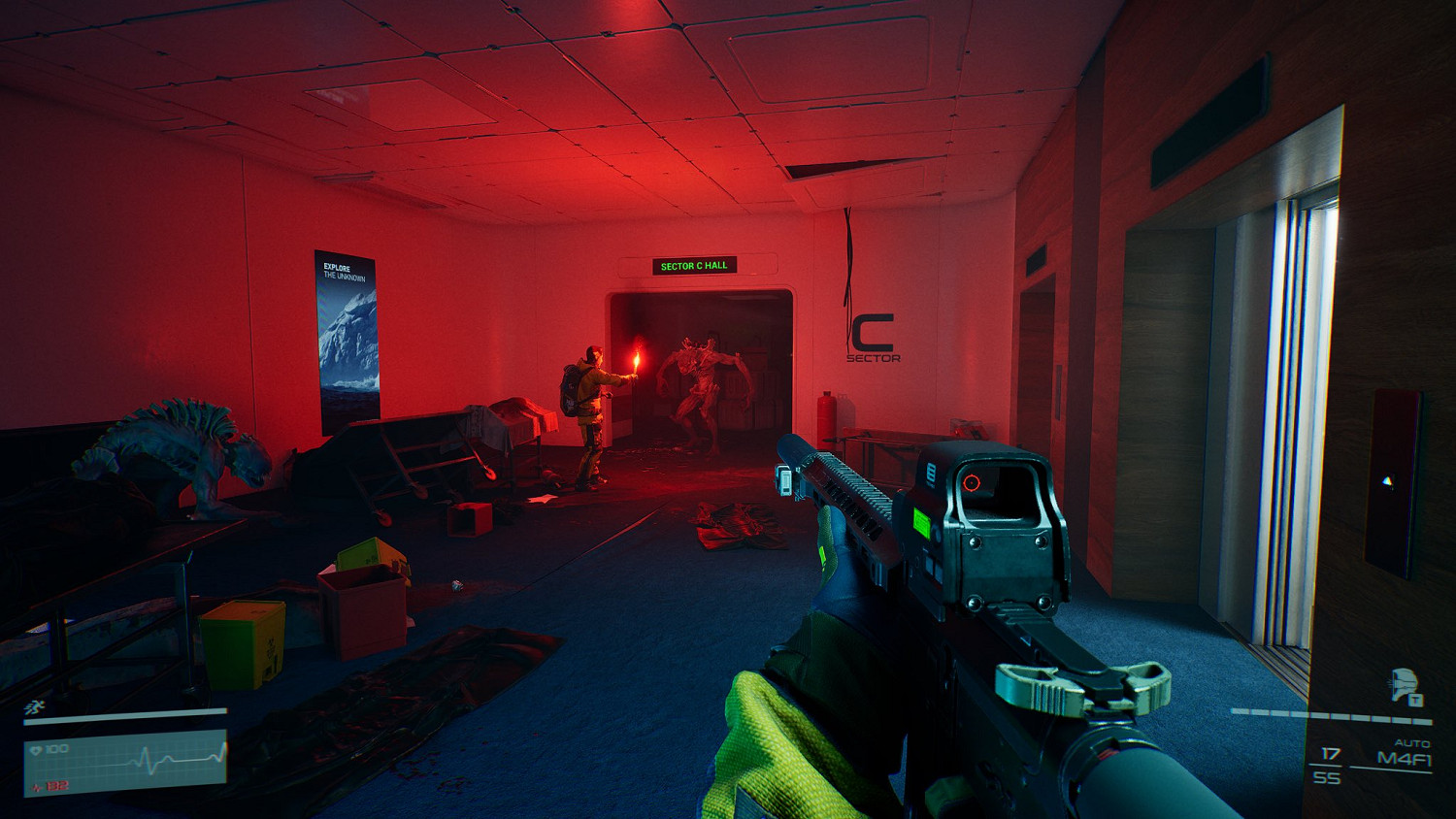
Task: Click the sprint stamina icon
Action: (34, 706)
